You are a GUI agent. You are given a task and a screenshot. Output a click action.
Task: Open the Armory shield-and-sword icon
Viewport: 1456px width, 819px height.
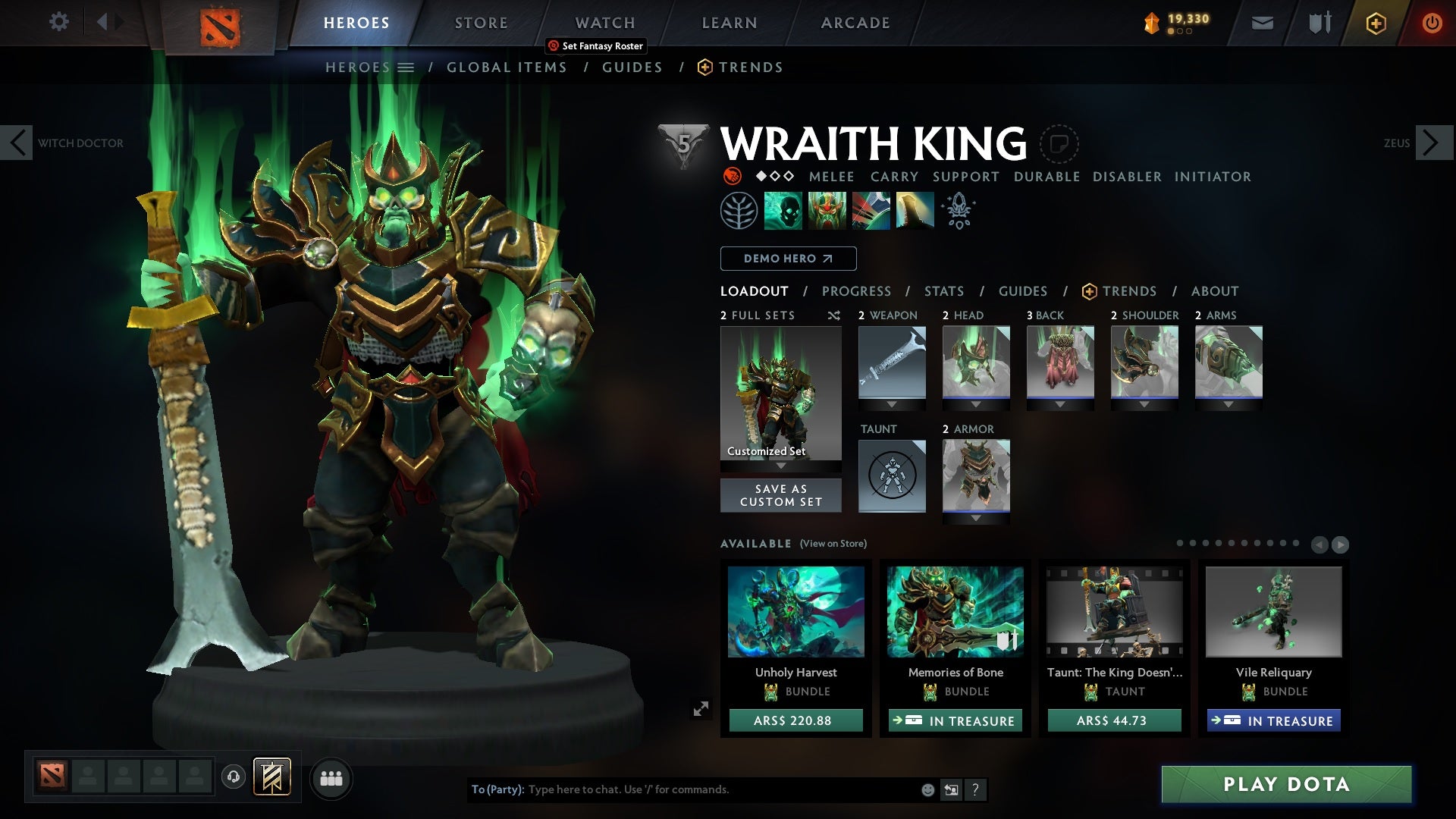pyautogui.click(x=1318, y=22)
